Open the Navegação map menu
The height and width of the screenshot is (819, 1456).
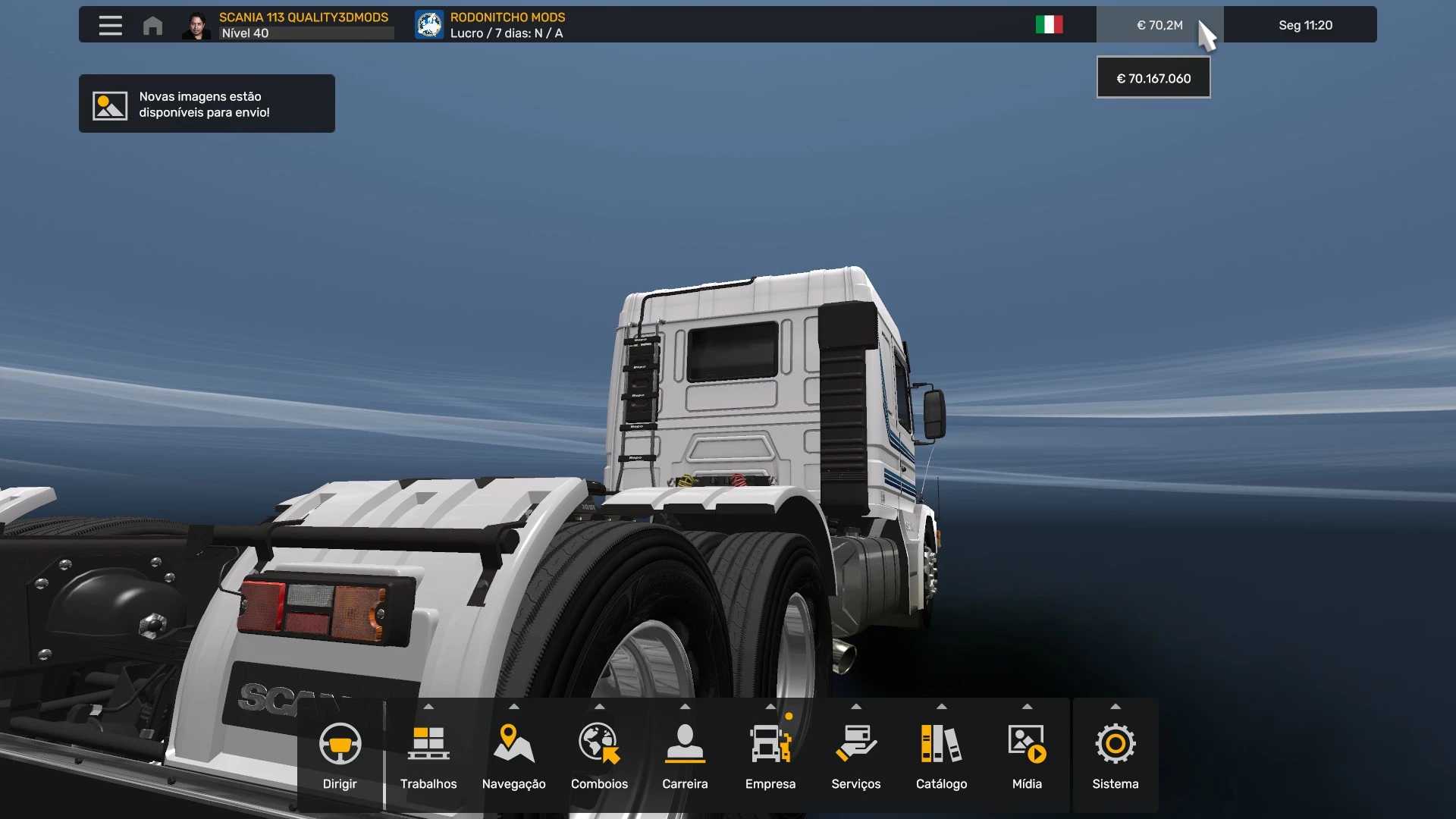pyautogui.click(x=513, y=755)
